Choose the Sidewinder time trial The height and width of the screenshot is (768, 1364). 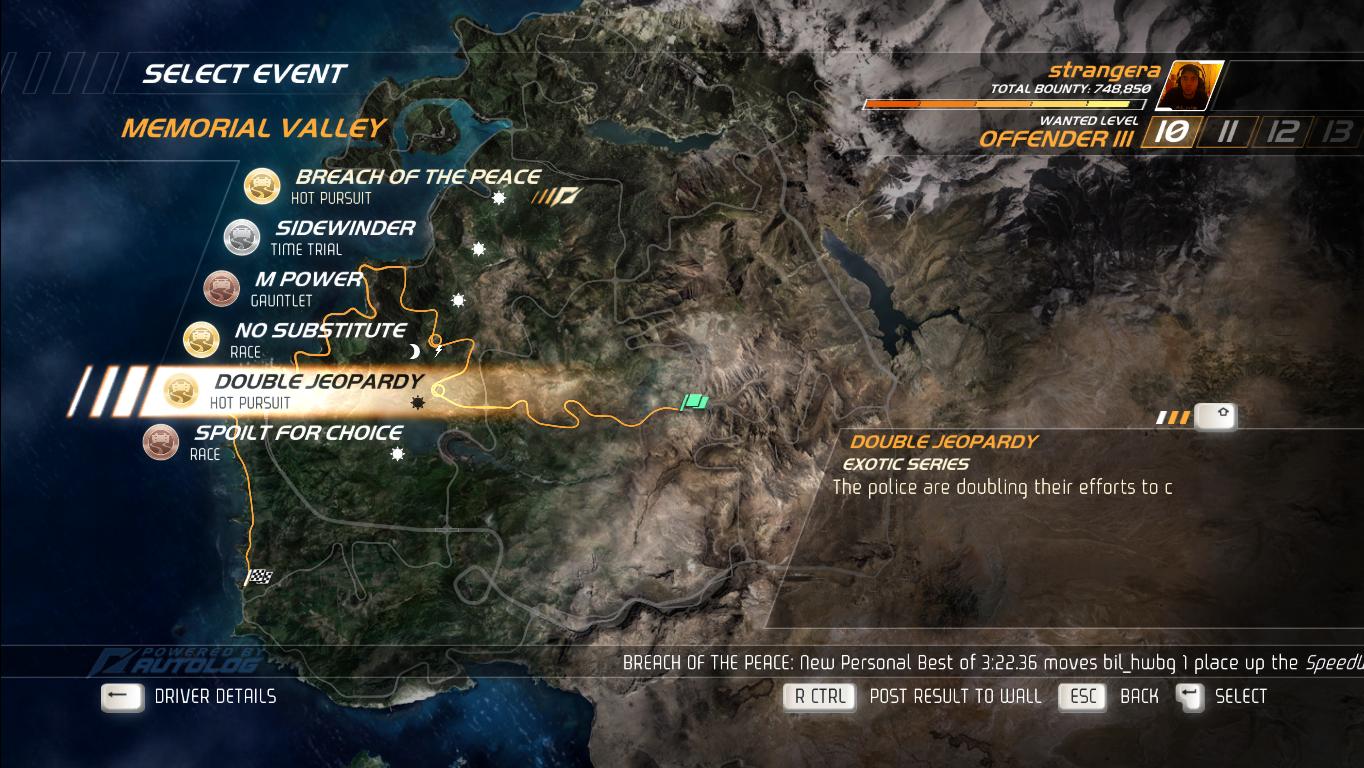pos(344,229)
